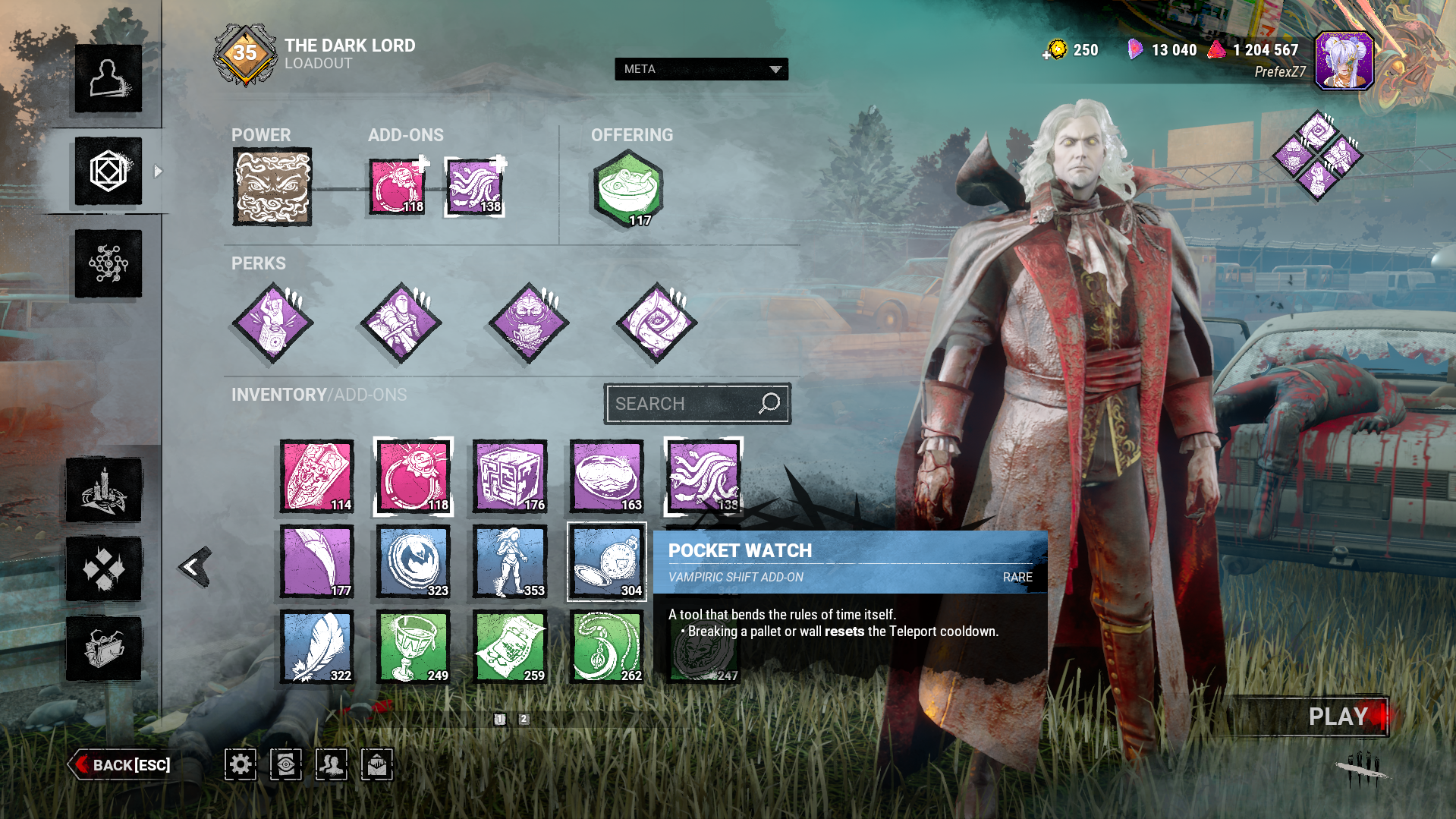Open the PrefexZ7 player profile avatar
This screenshot has width=1456, height=819.
pyautogui.click(x=1344, y=61)
